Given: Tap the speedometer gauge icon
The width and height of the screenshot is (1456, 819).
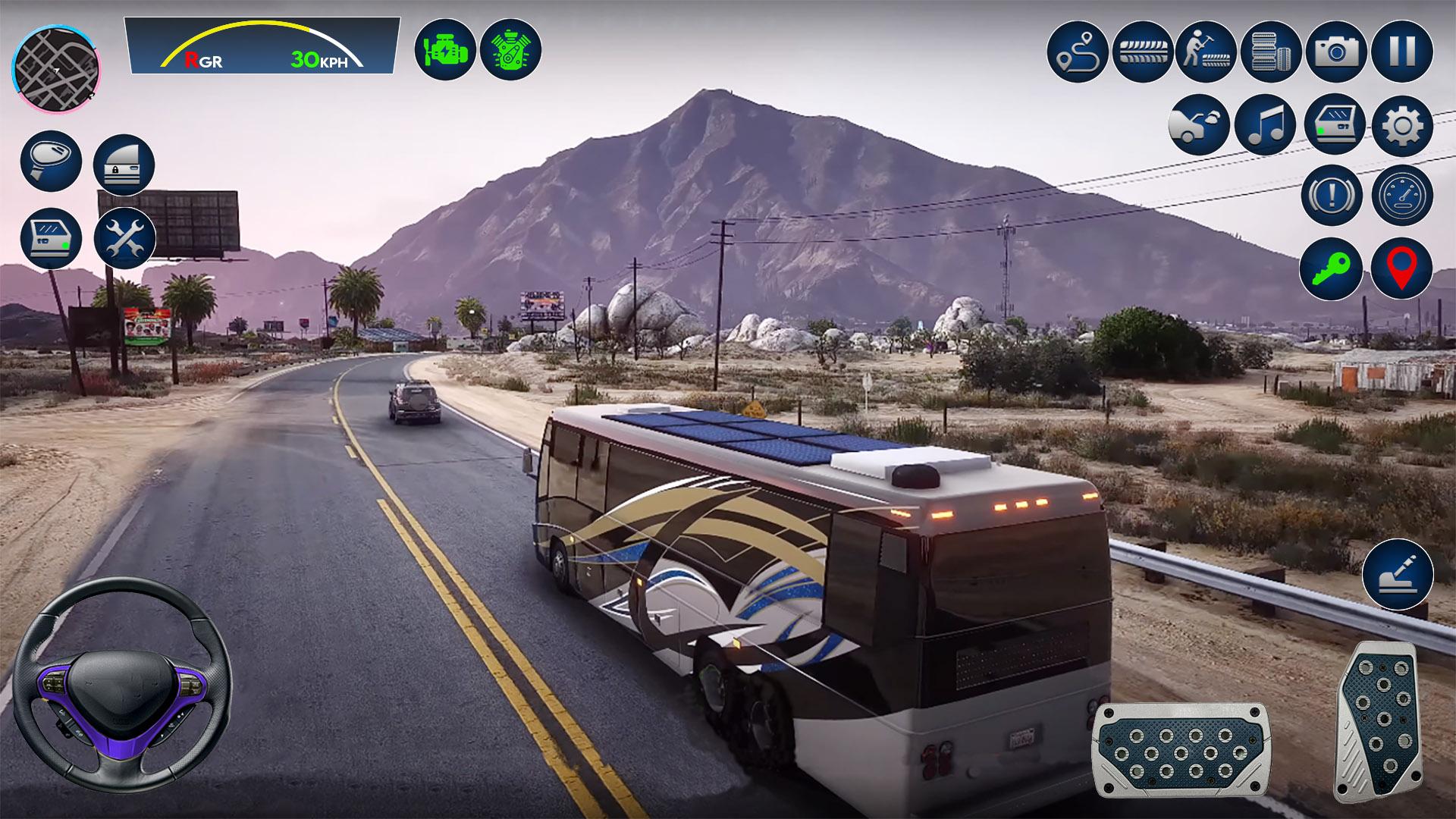Looking at the screenshot, I should [1402, 195].
